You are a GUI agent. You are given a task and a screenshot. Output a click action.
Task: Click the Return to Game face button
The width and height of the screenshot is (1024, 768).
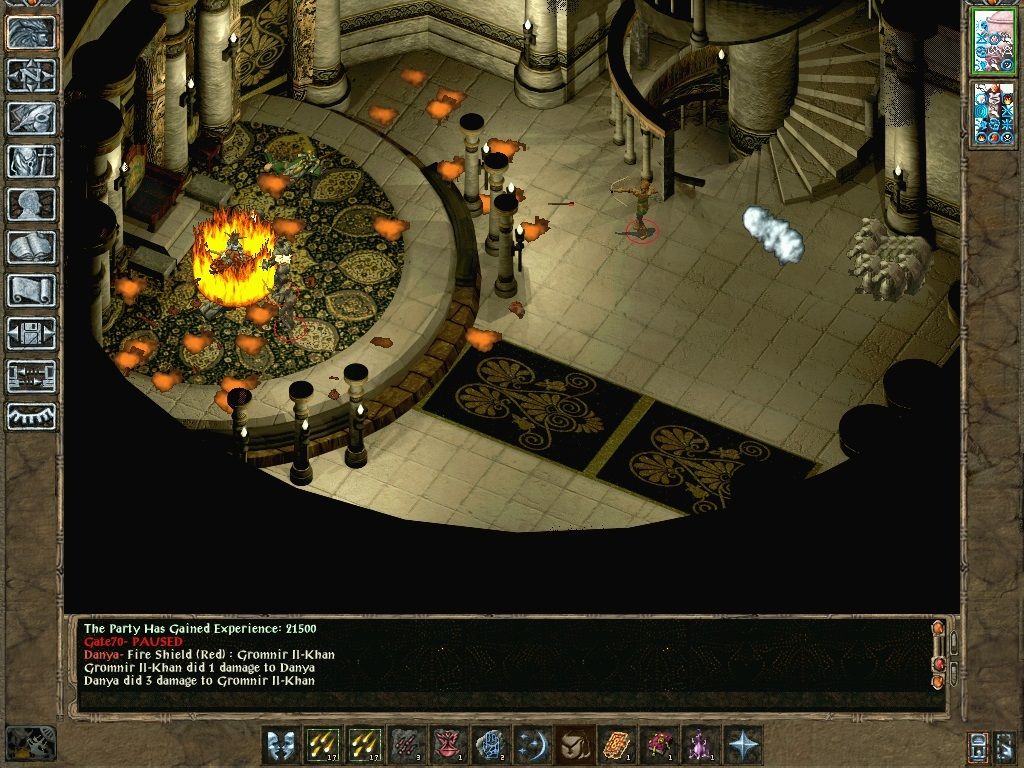(31, 32)
